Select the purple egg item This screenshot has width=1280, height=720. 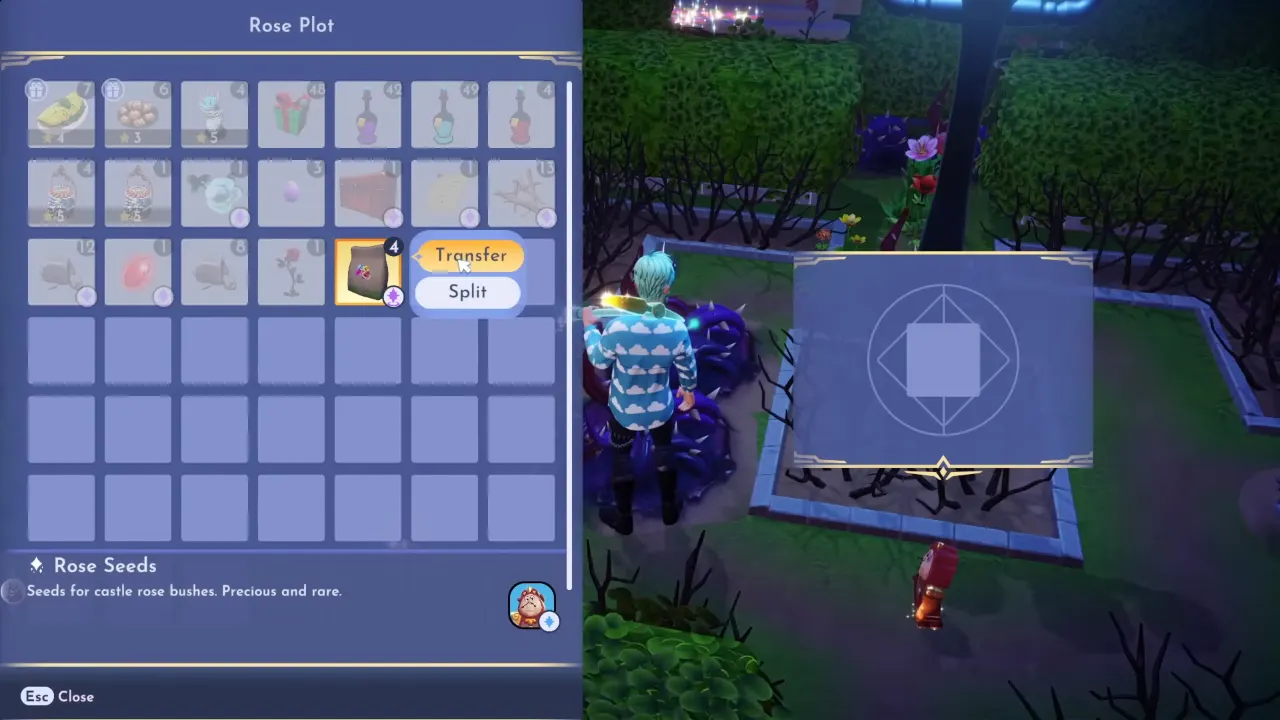pyautogui.click(x=291, y=193)
